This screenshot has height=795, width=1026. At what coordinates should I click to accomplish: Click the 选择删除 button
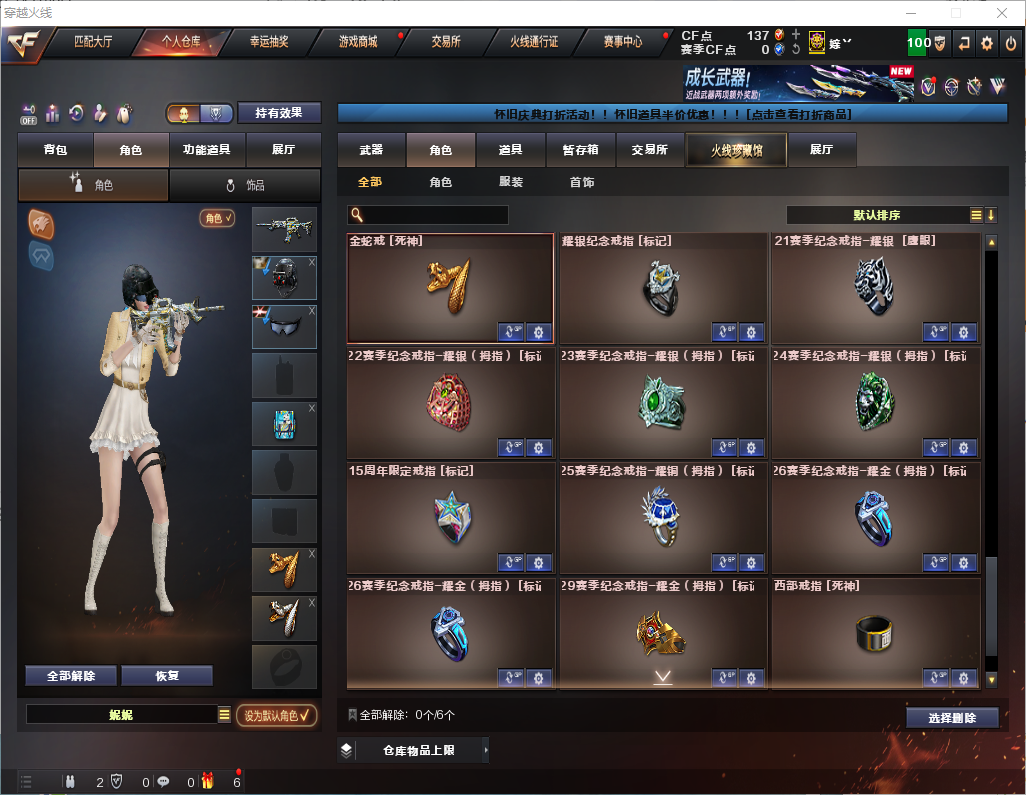tap(952, 718)
